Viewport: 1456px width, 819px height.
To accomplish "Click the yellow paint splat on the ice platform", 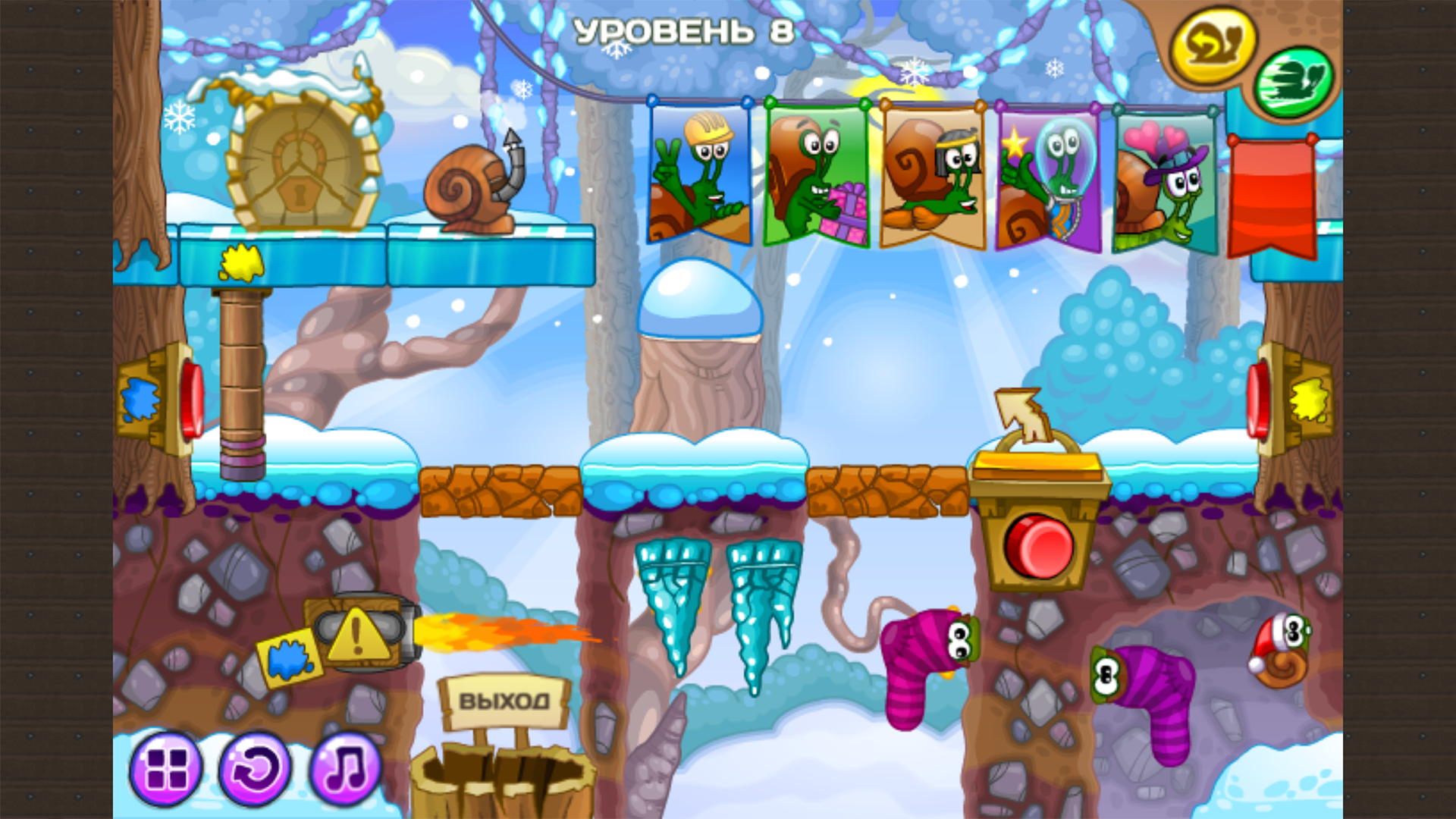I will coord(241,263).
